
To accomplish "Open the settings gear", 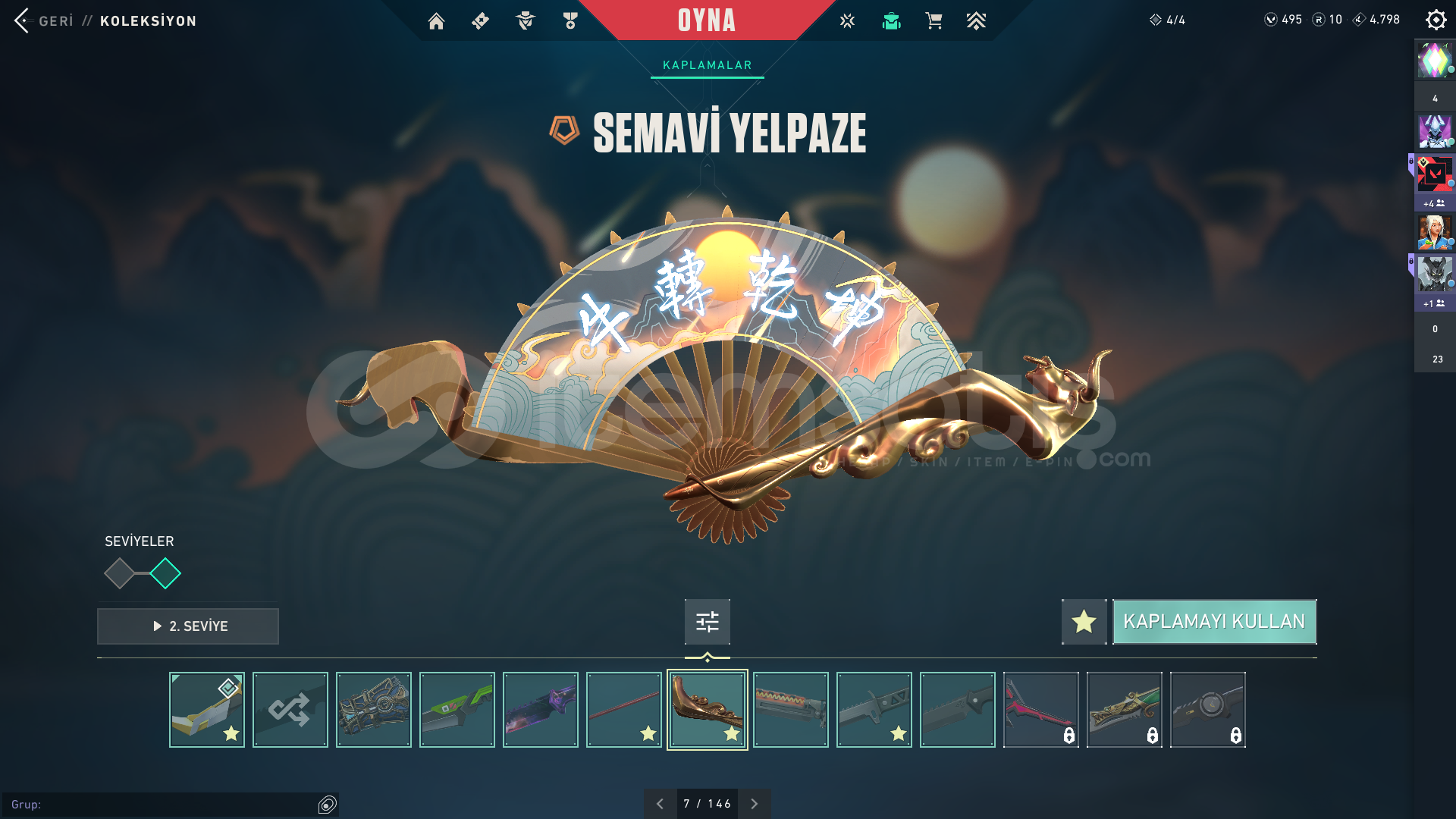I will [x=1436, y=20].
